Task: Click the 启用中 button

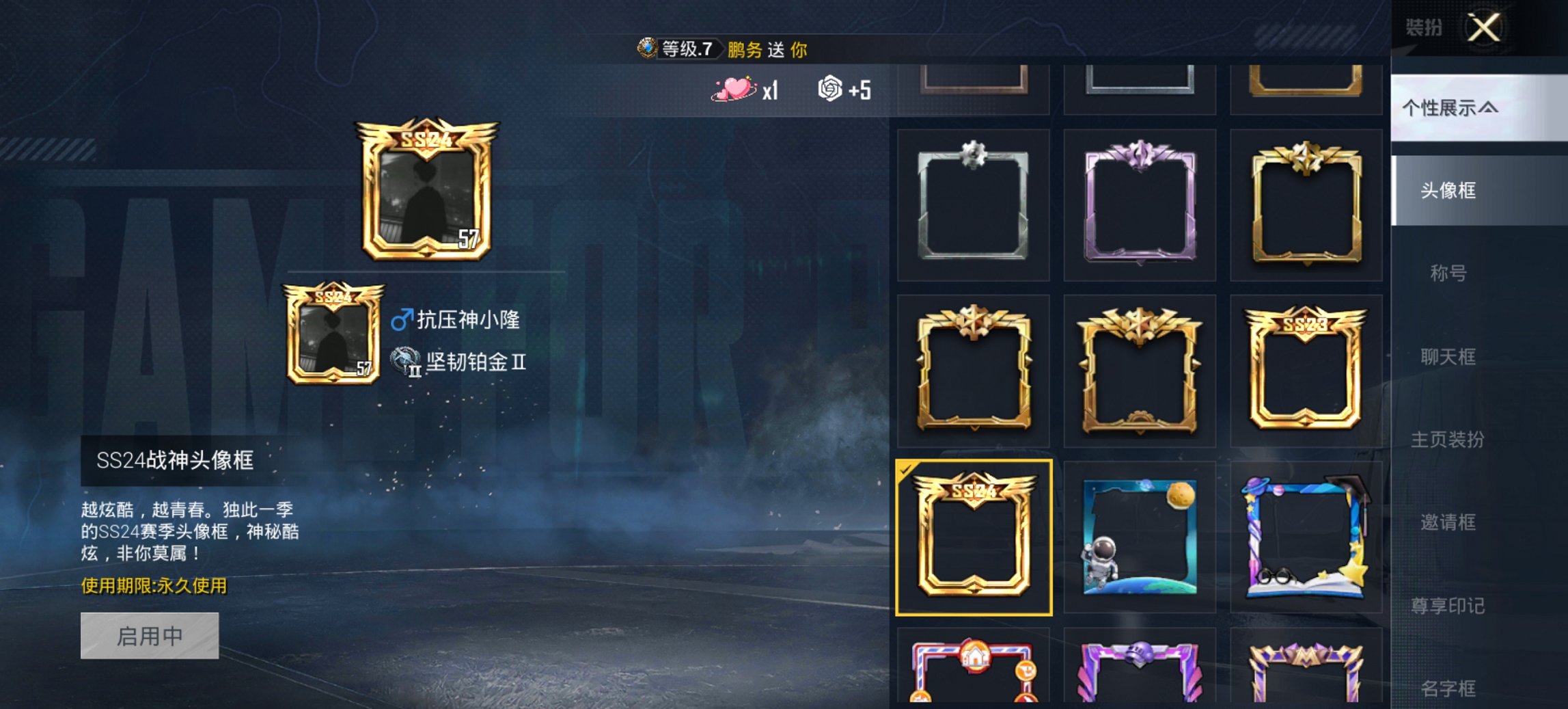Action: pyautogui.click(x=150, y=637)
